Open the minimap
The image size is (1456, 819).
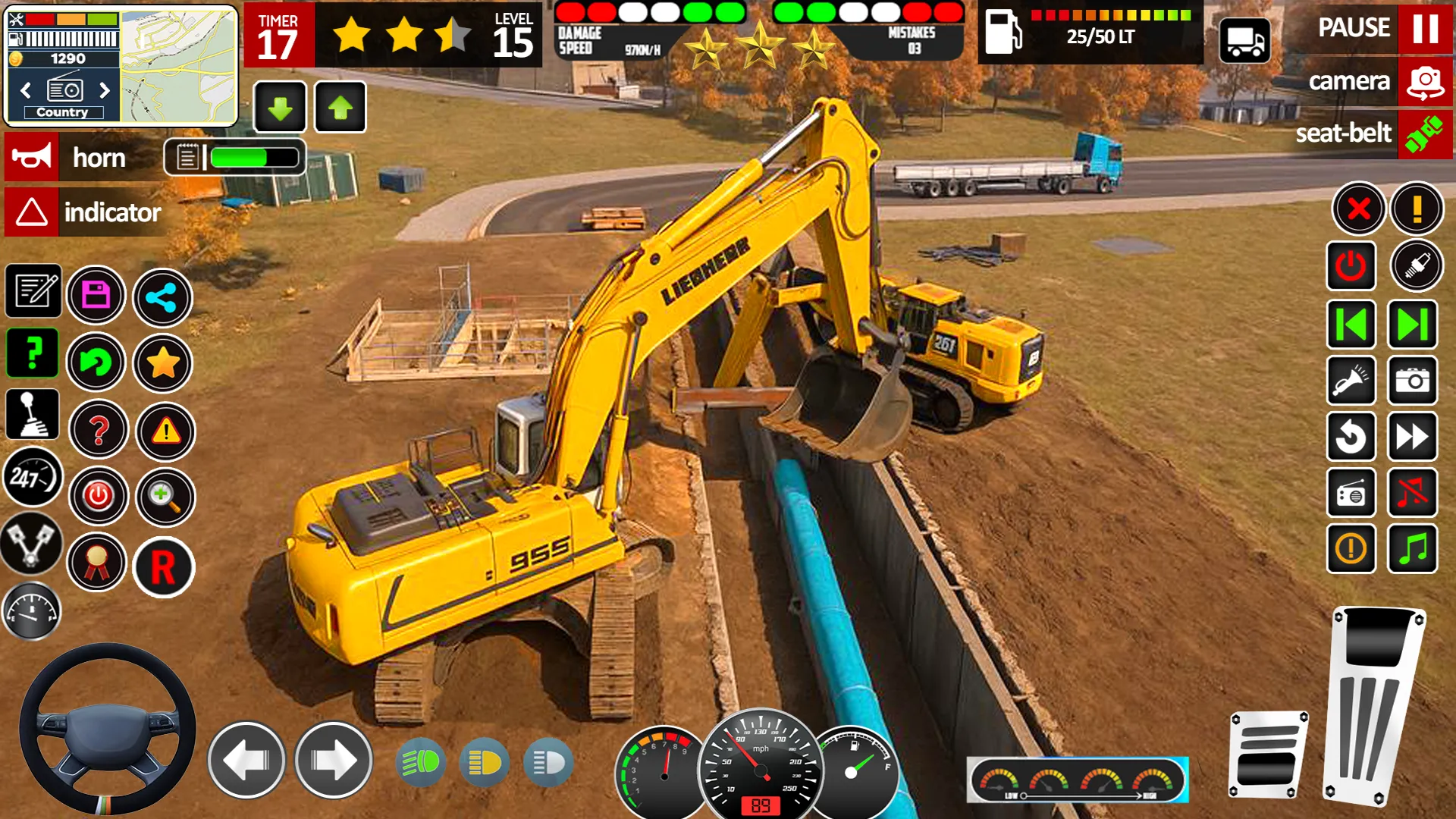click(x=178, y=66)
